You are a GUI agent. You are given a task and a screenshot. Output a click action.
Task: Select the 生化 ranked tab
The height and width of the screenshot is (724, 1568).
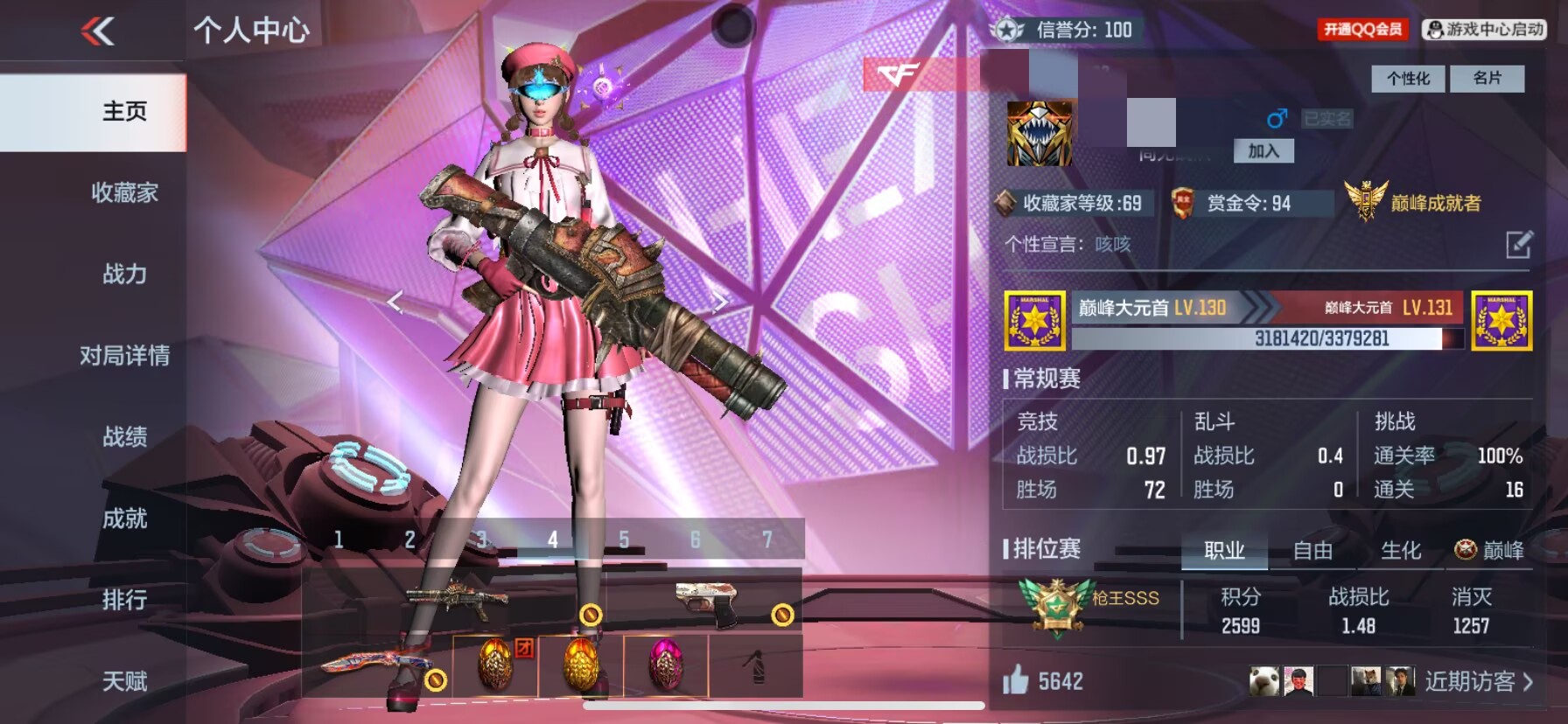(1400, 551)
